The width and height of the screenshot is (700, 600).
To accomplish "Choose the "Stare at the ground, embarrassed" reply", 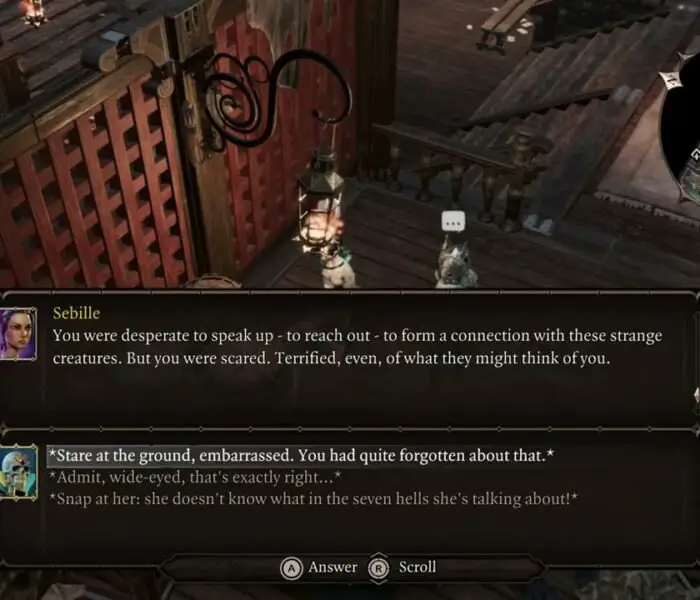I will pyautogui.click(x=300, y=456).
